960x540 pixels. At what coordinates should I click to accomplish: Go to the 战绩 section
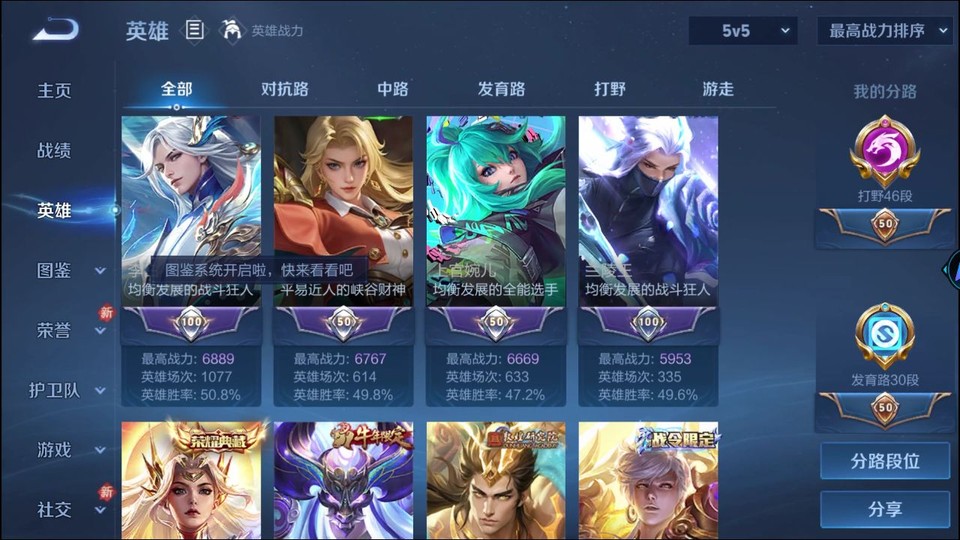[x=55, y=151]
